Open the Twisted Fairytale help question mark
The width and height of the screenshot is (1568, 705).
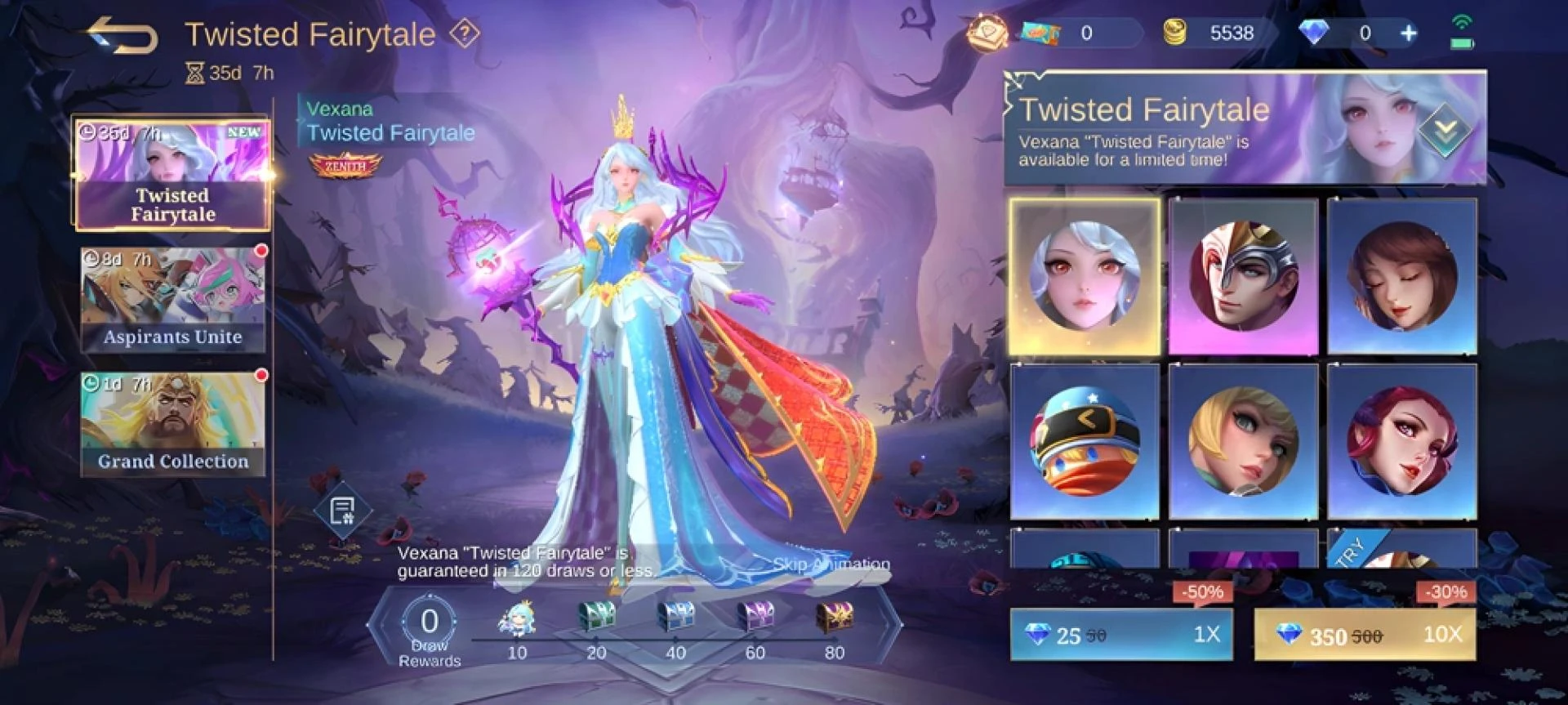click(465, 33)
